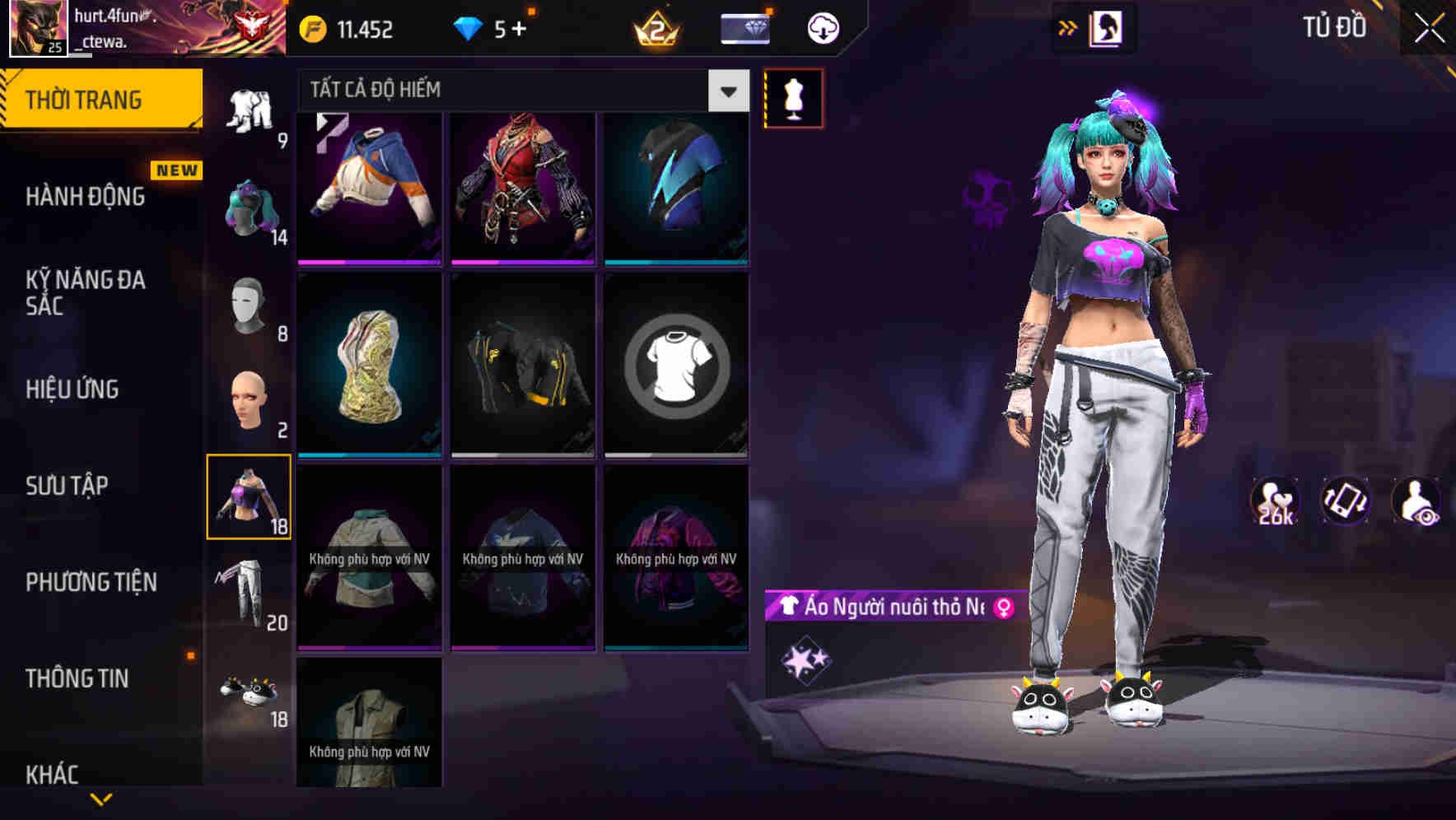Switch to the HÀNH ĐỘNG tab
The image size is (1456, 820).
click(85, 197)
